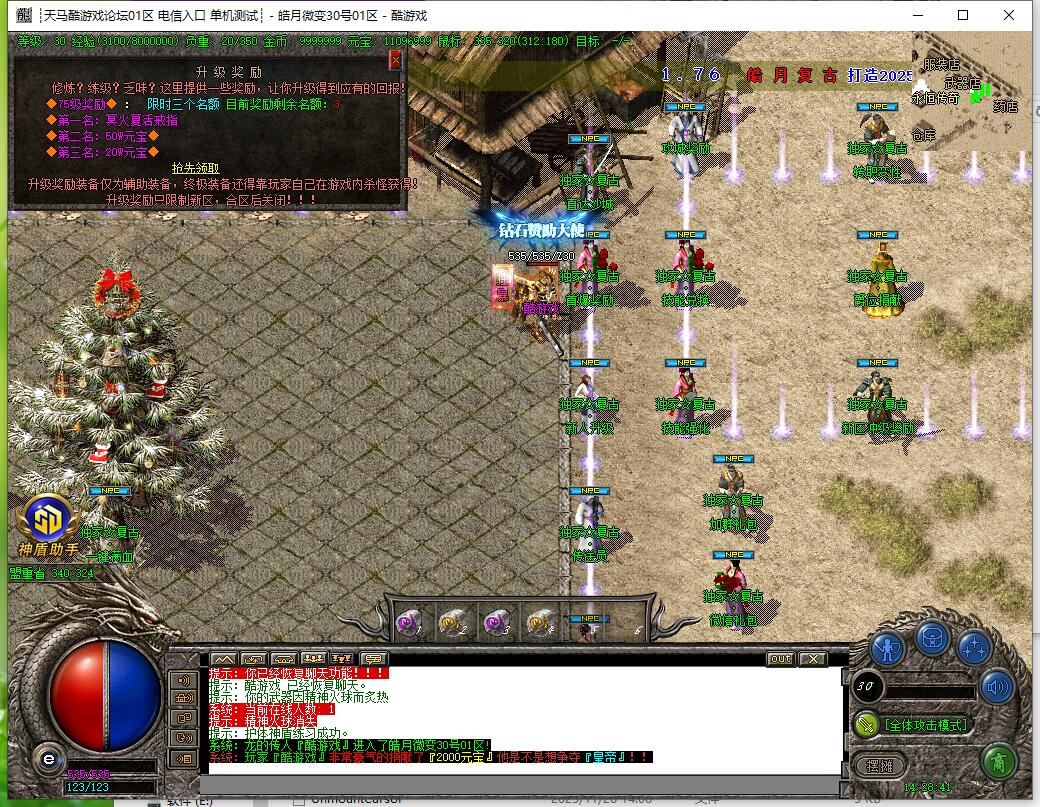This screenshot has height=807, width=1040.
Task: Close the game window
Action: [1009, 15]
